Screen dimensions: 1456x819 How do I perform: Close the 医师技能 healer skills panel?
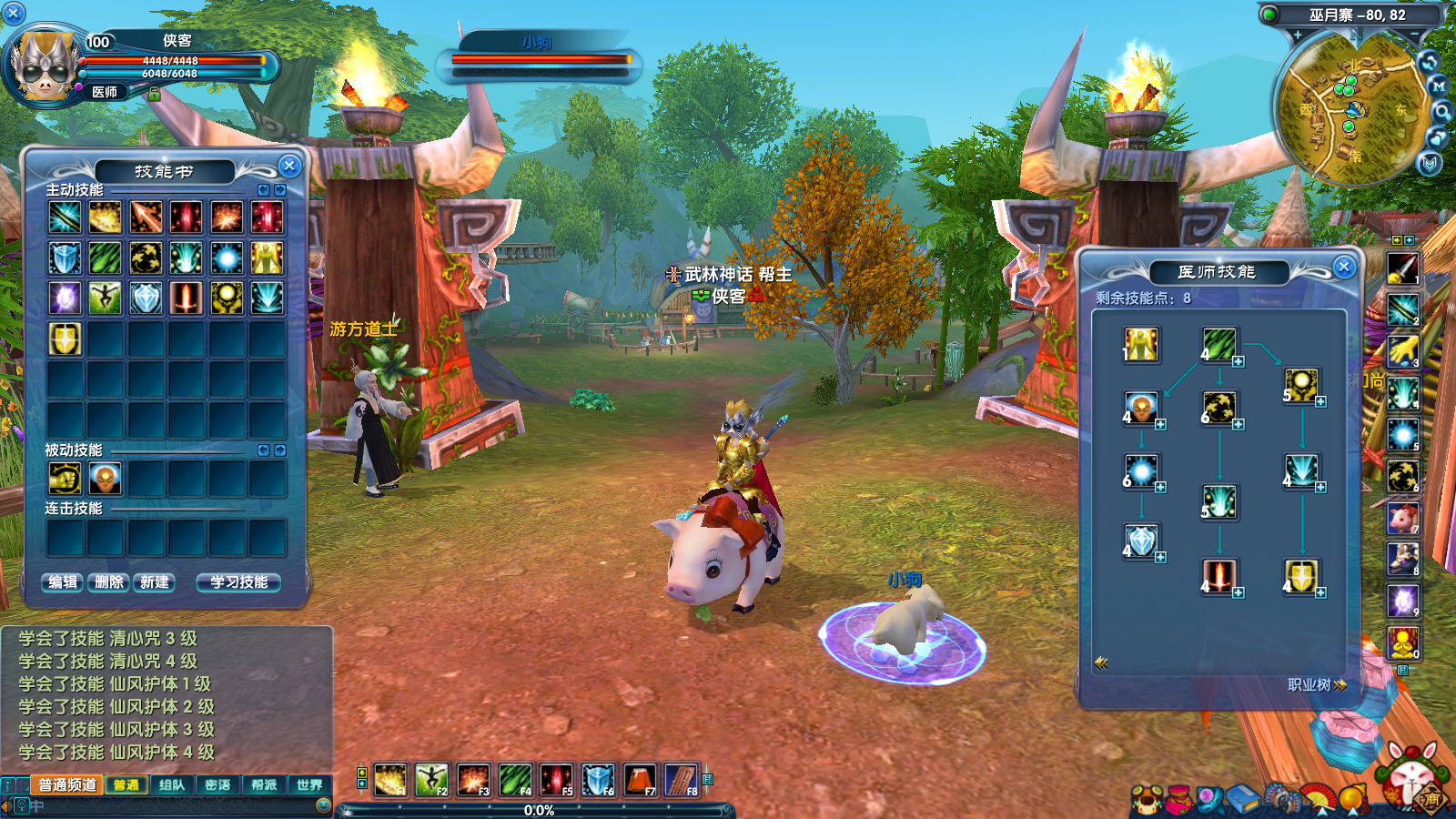click(1343, 267)
